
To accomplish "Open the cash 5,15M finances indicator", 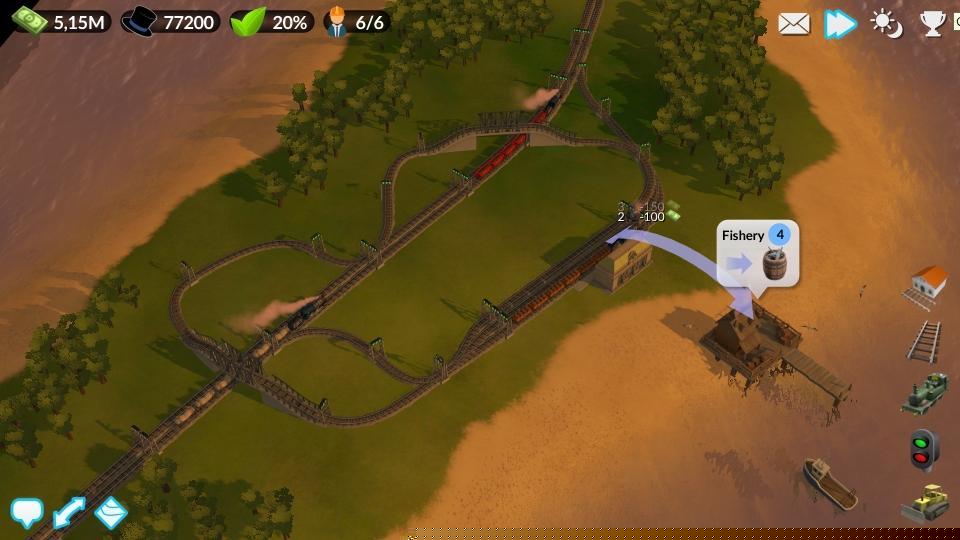I will coord(61,22).
